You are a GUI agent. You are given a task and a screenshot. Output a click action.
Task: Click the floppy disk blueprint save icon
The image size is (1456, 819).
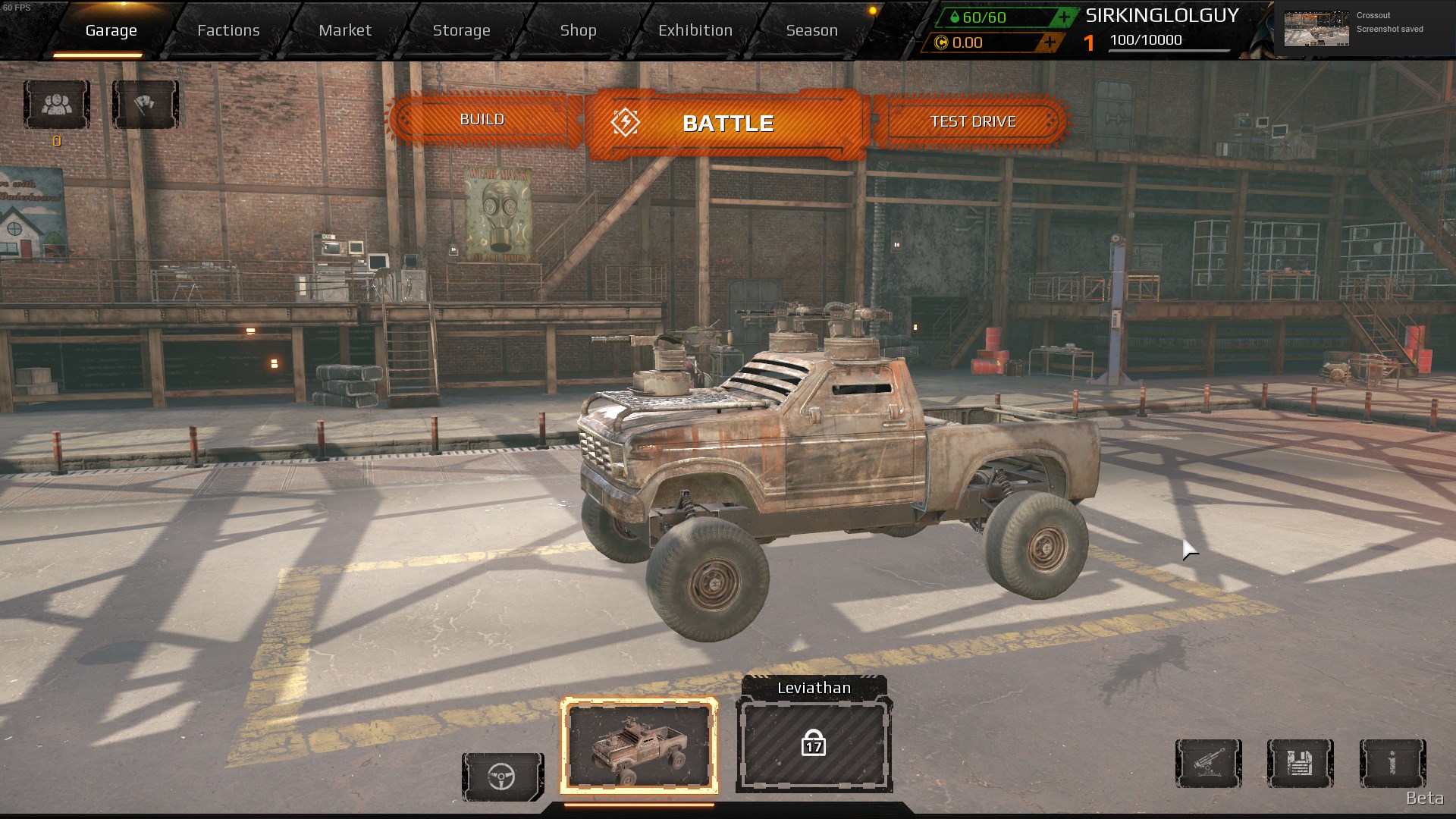1300,763
